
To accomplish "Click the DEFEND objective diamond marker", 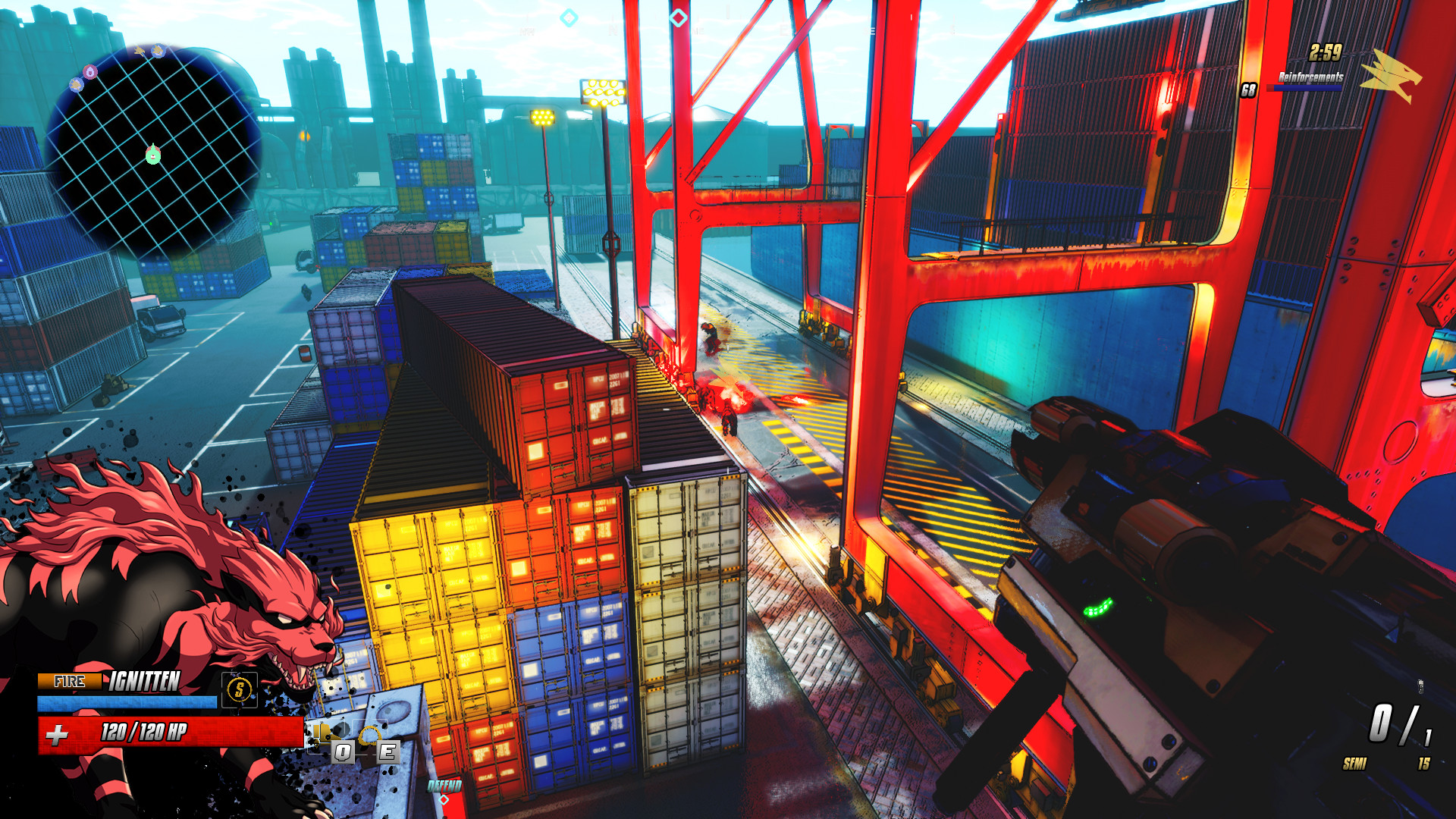I will pyautogui.click(x=444, y=800).
